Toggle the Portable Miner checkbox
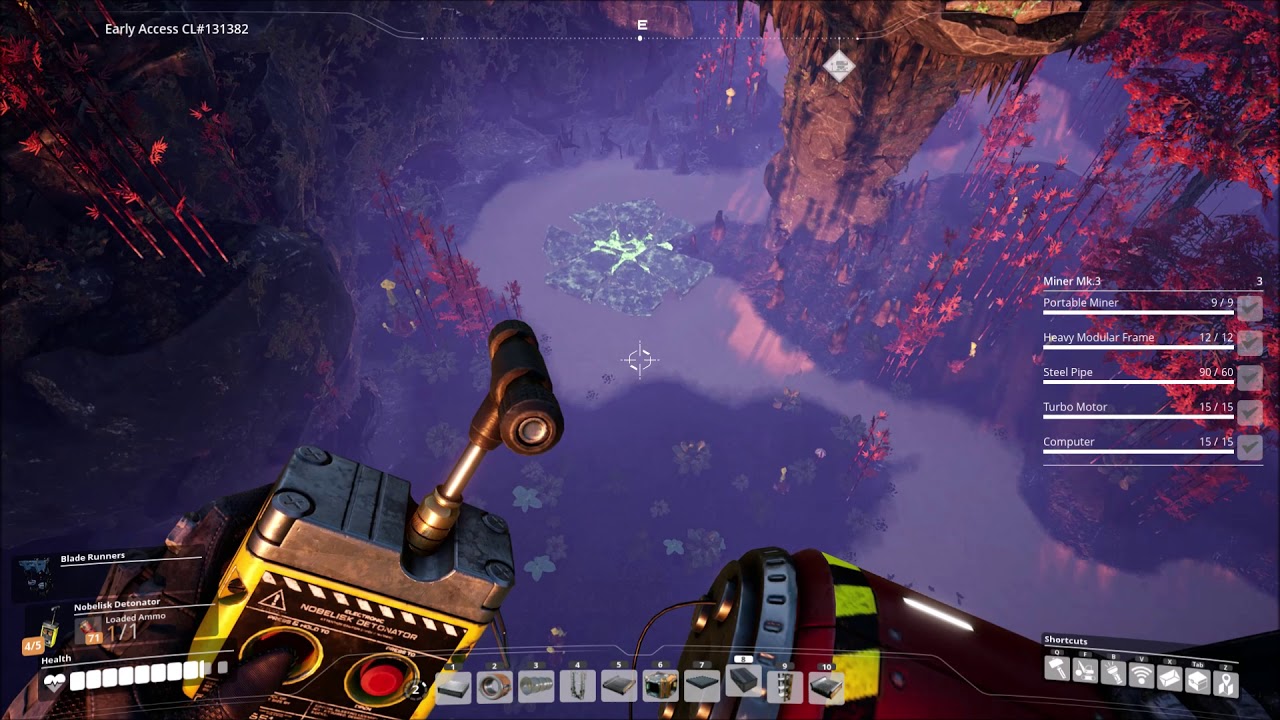Screen dimensions: 1280x720 click(x=1249, y=308)
